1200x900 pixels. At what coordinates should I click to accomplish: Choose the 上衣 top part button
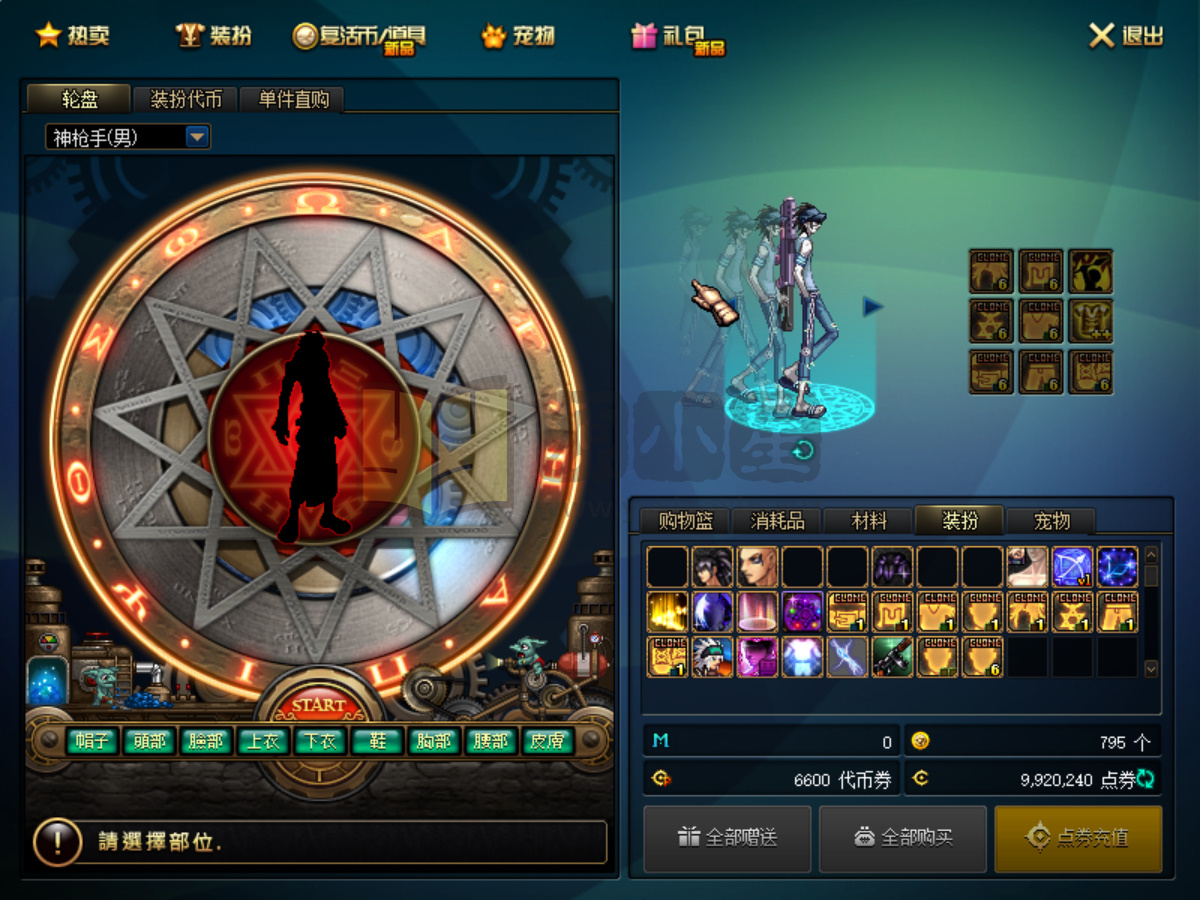pos(264,742)
